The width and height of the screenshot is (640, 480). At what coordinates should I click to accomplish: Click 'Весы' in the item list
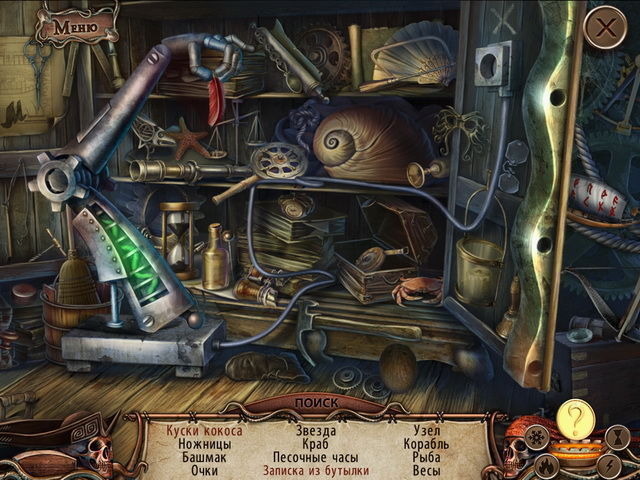pyautogui.click(x=426, y=470)
